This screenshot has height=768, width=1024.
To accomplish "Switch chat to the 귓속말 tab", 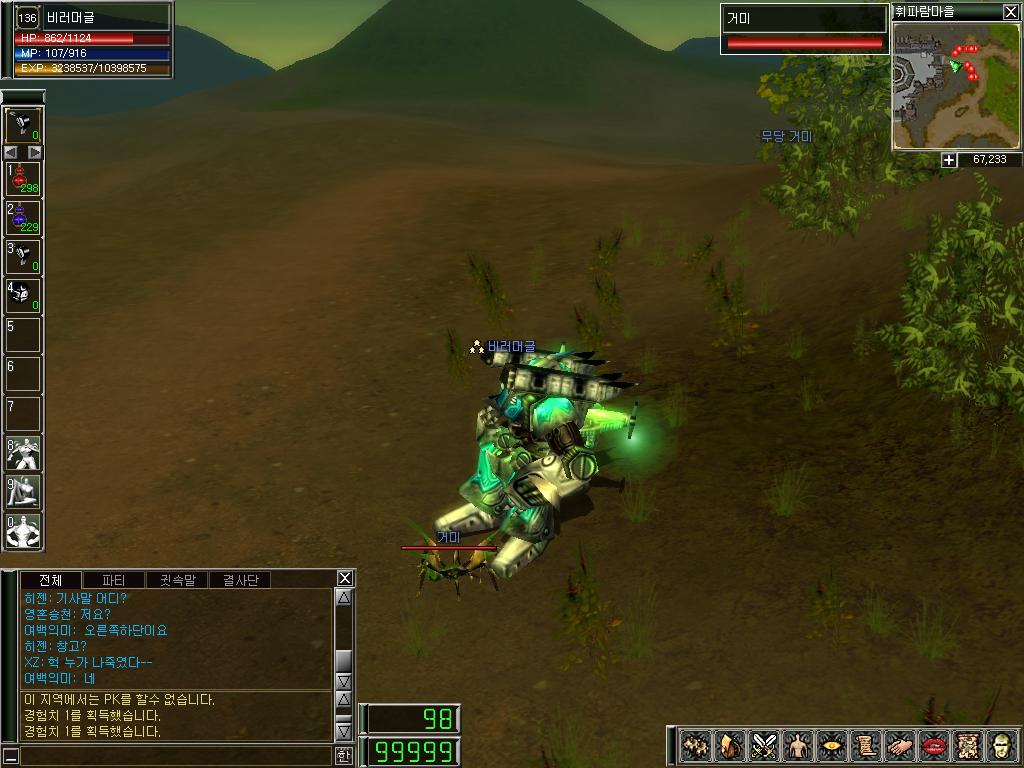I will tap(177, 580).
